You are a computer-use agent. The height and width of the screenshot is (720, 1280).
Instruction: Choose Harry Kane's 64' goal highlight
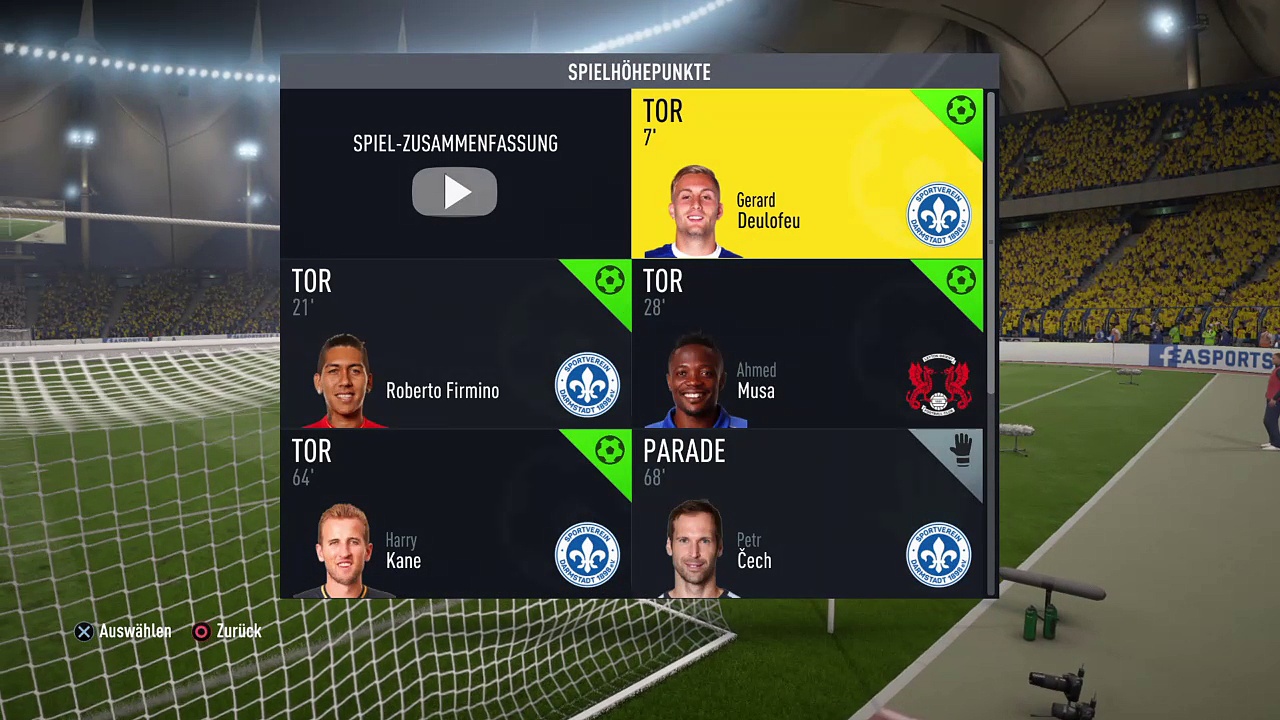pyautogui.click(x=455, y=514)
